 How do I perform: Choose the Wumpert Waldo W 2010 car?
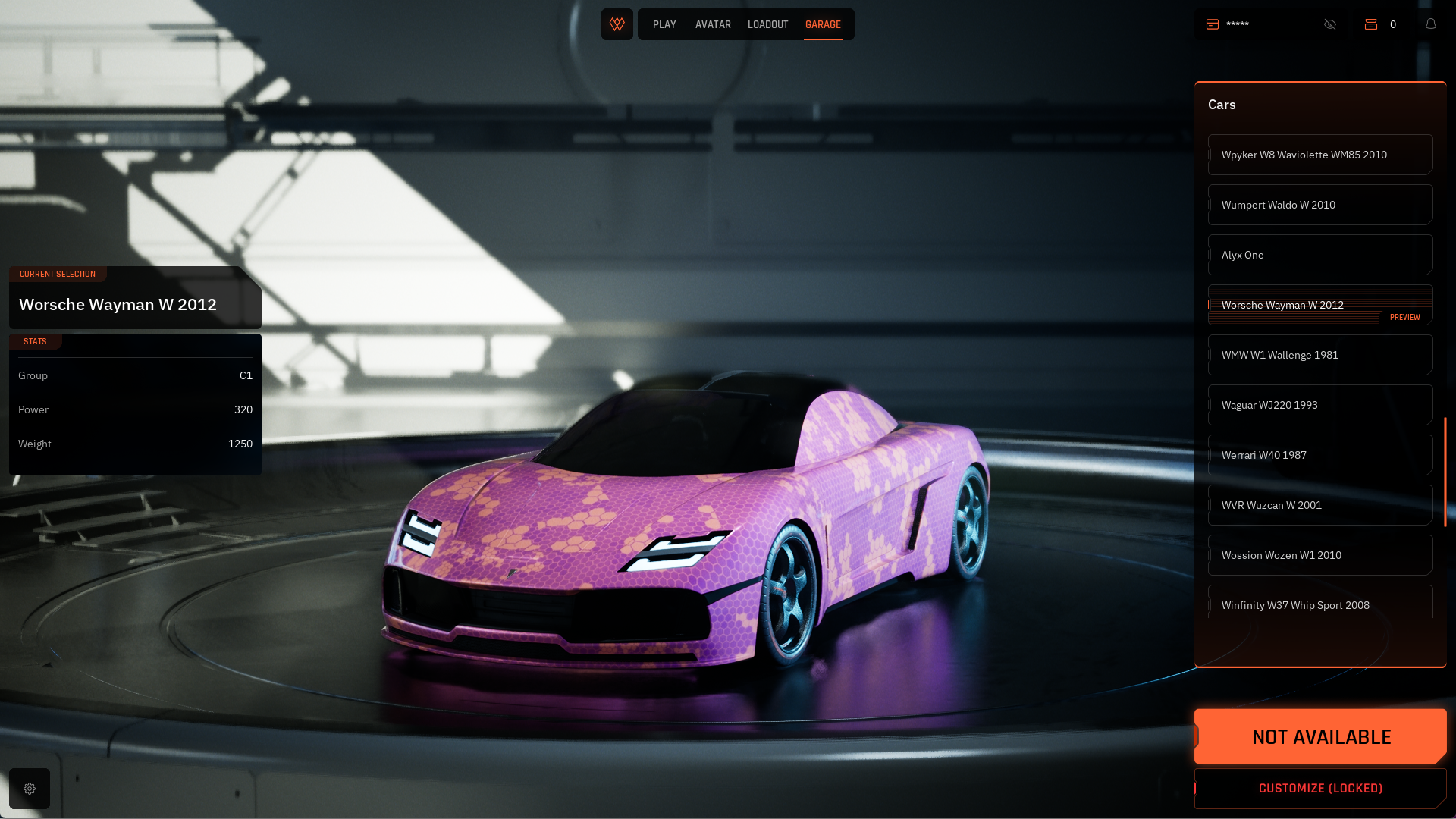[1319, 205]
